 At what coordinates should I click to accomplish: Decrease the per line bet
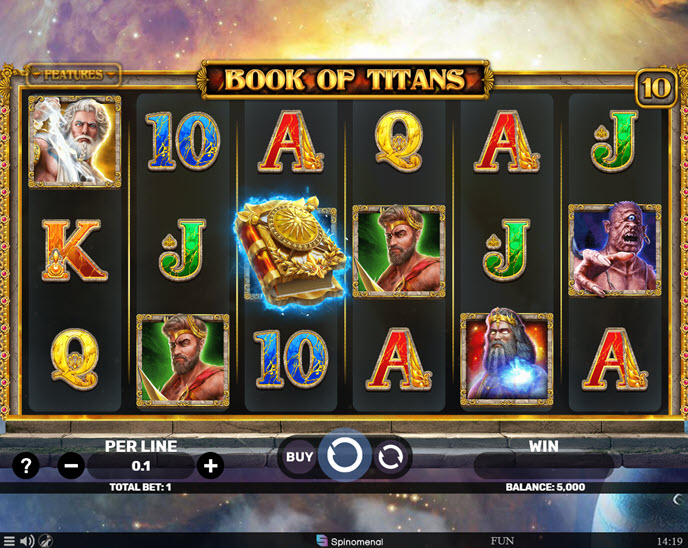pyautogui.click(x=71, y=465)
